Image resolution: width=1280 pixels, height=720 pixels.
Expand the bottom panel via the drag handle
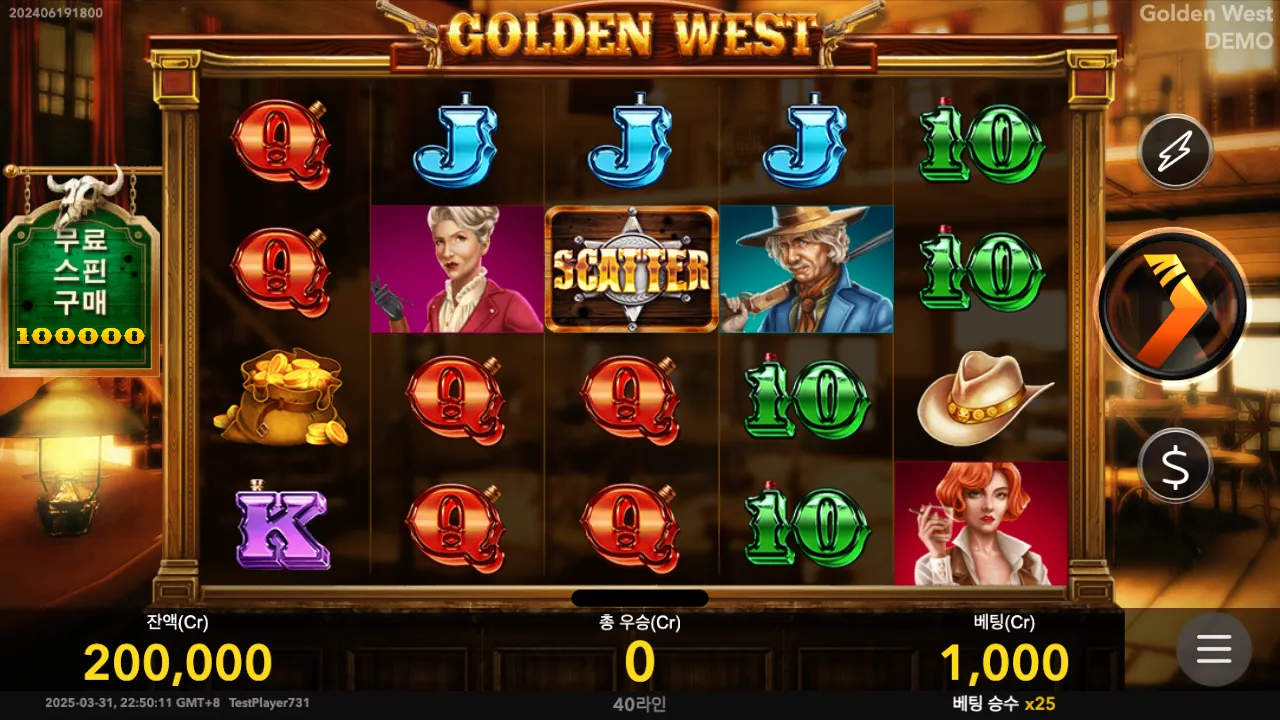click(640, 597)
